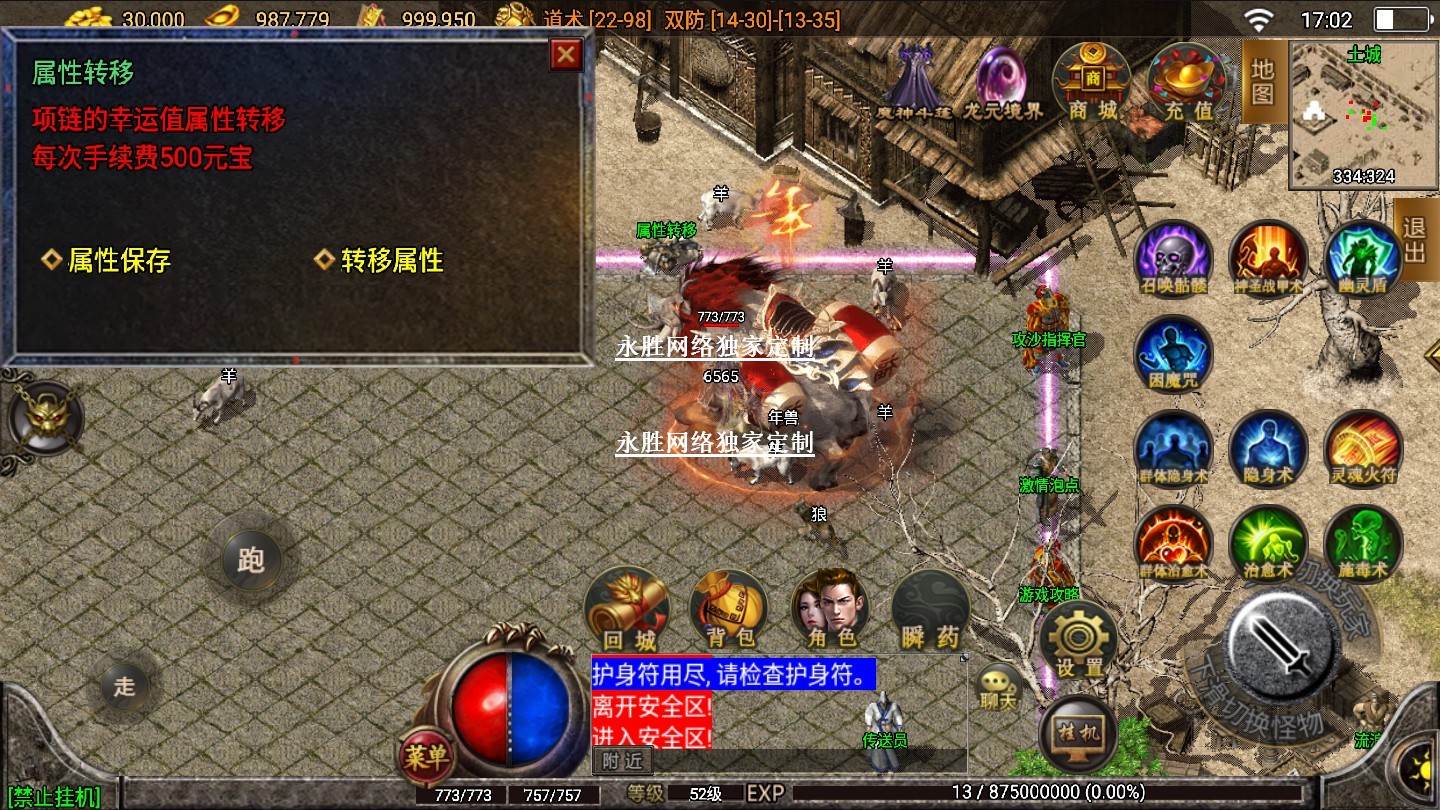1440x810 pixels.
Task: Select the 转移属性 option
Action: pyautogui.click(x=380, y=261)
